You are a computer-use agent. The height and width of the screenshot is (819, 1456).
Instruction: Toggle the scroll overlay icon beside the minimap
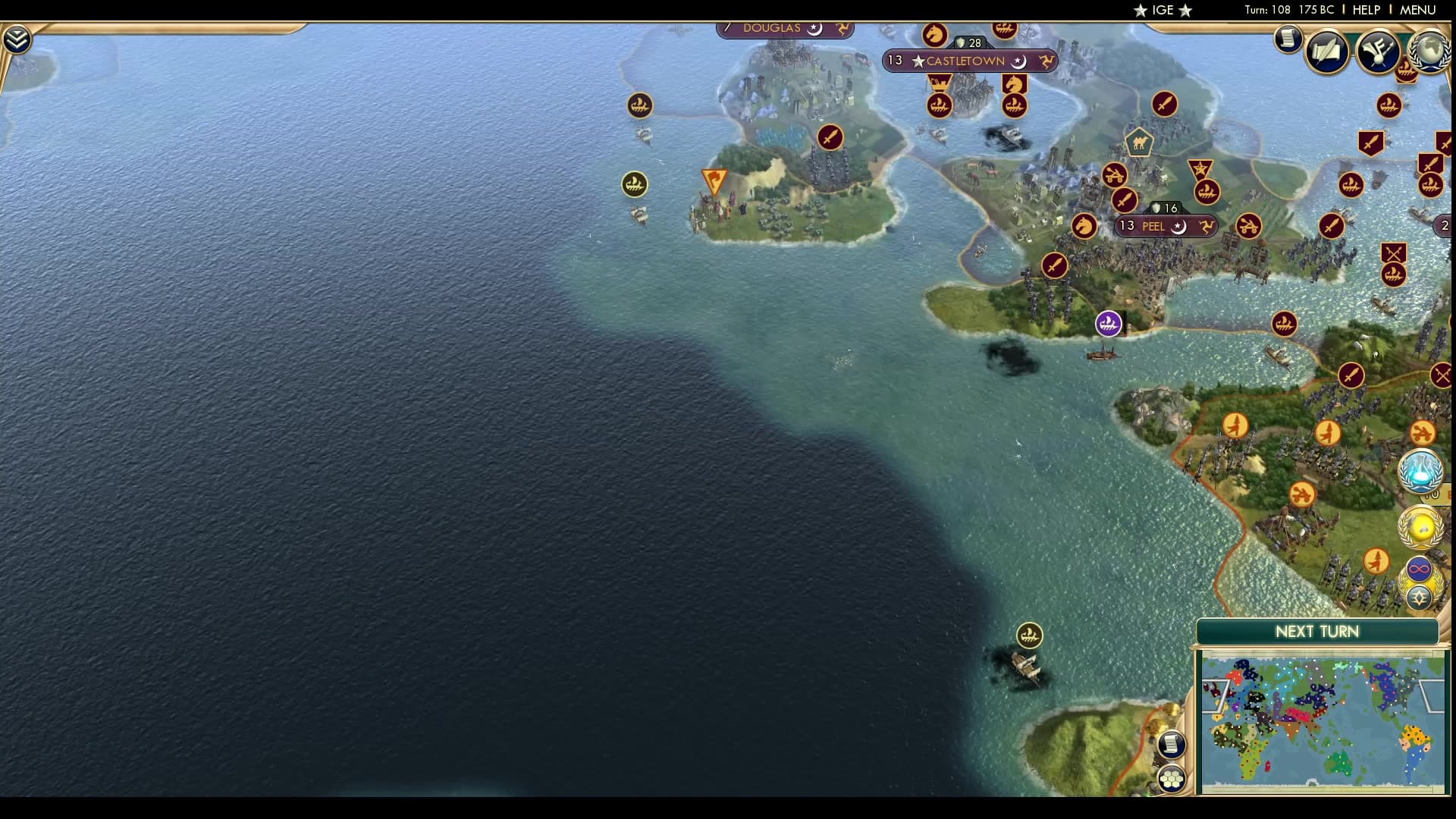click(1172, 745)
